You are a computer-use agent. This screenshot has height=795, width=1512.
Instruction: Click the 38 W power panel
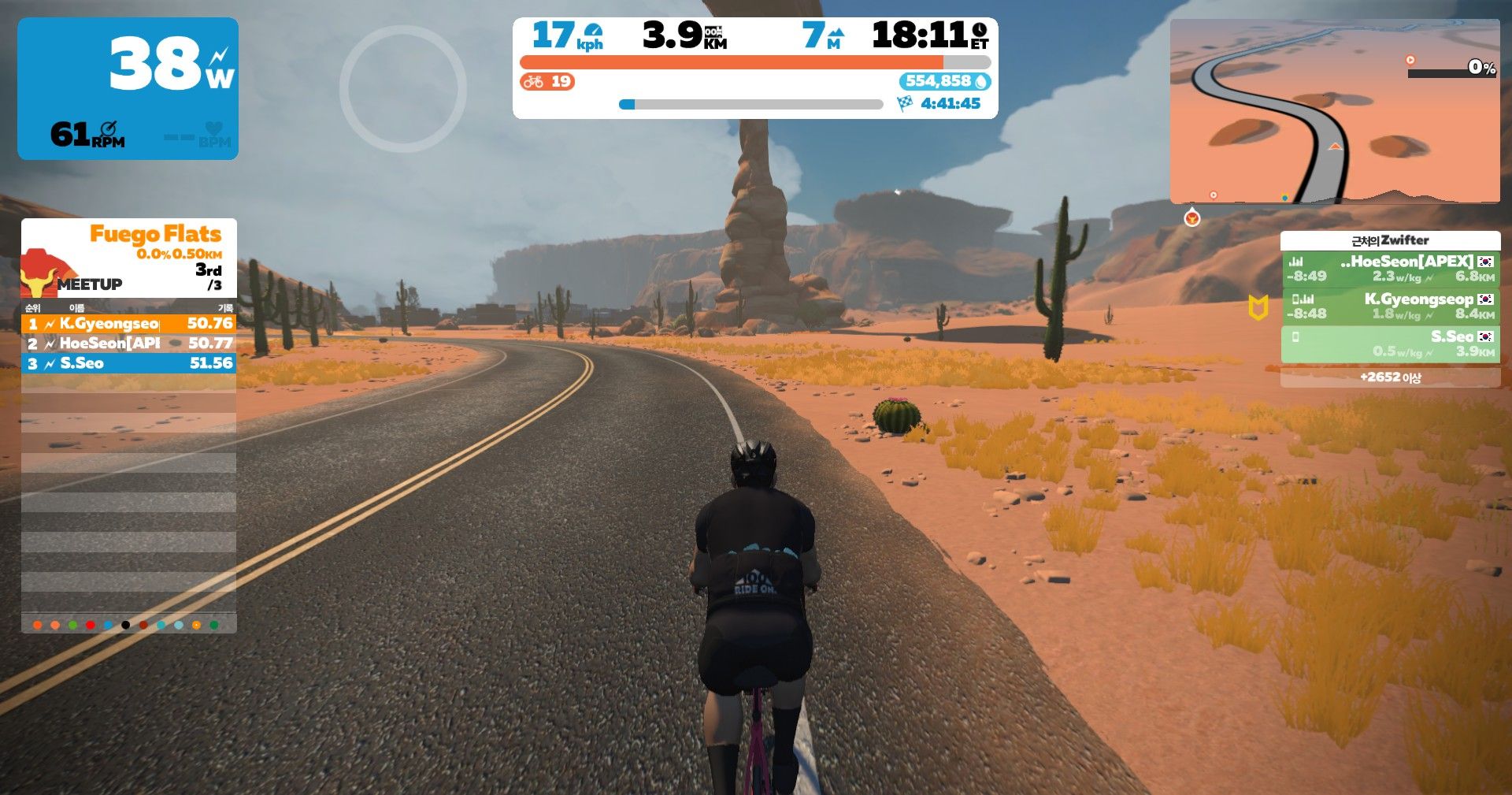pyautogui.click(x=128, y=88)
